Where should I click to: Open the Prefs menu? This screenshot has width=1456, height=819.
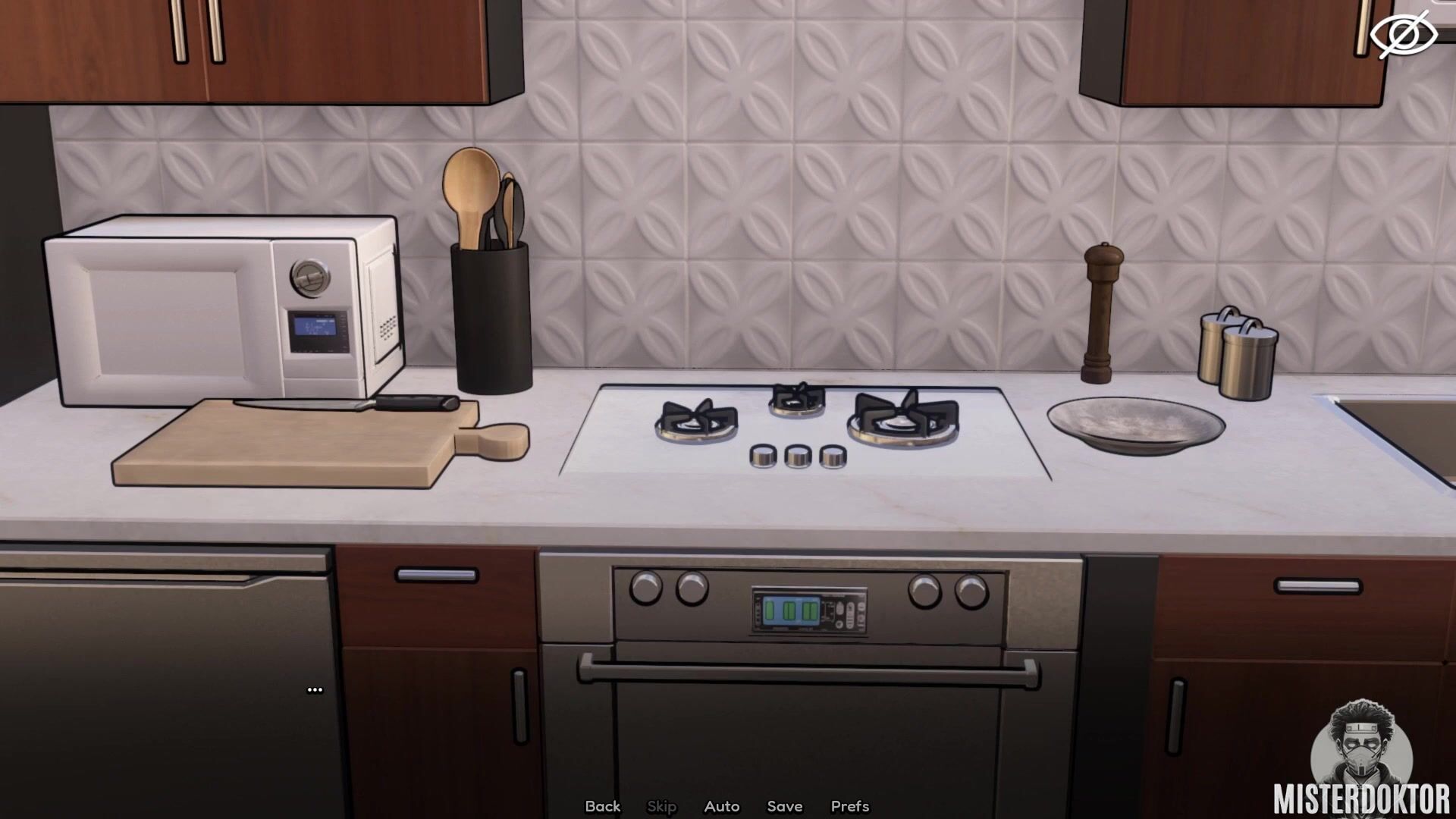click(849, 806)
